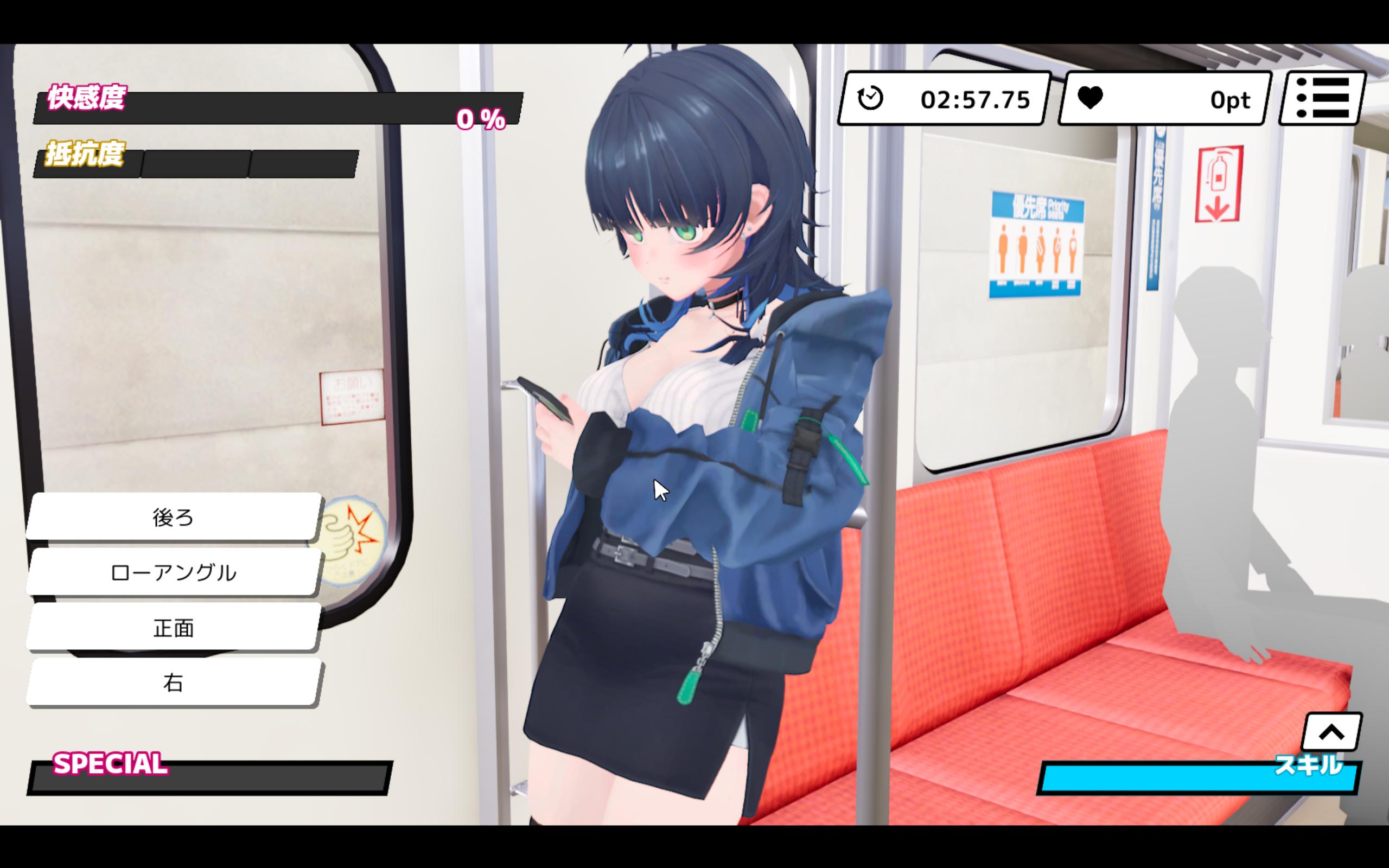Expand the skill panel with the up arrow

coord(1331,732)
